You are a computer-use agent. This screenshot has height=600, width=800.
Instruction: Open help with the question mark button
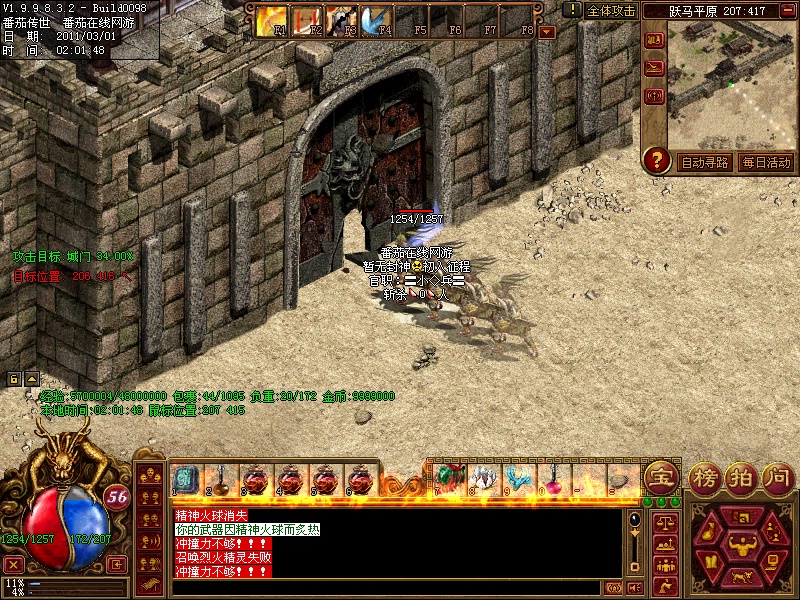657,160
